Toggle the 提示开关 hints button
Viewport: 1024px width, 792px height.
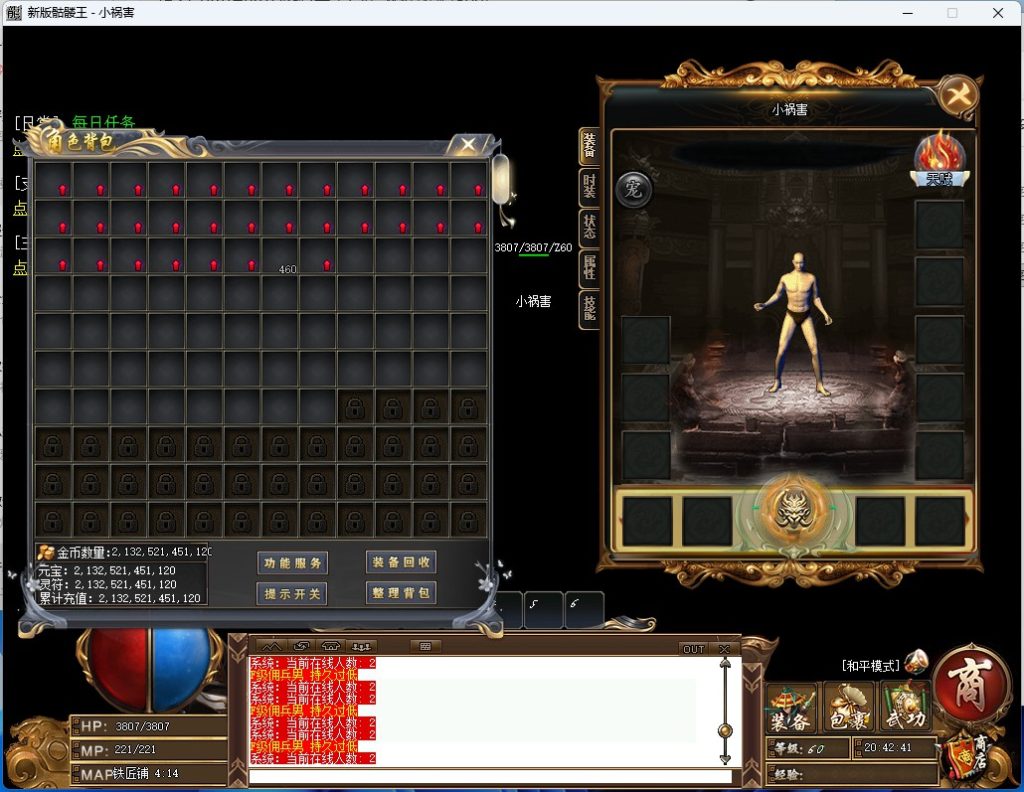[292, 593]
